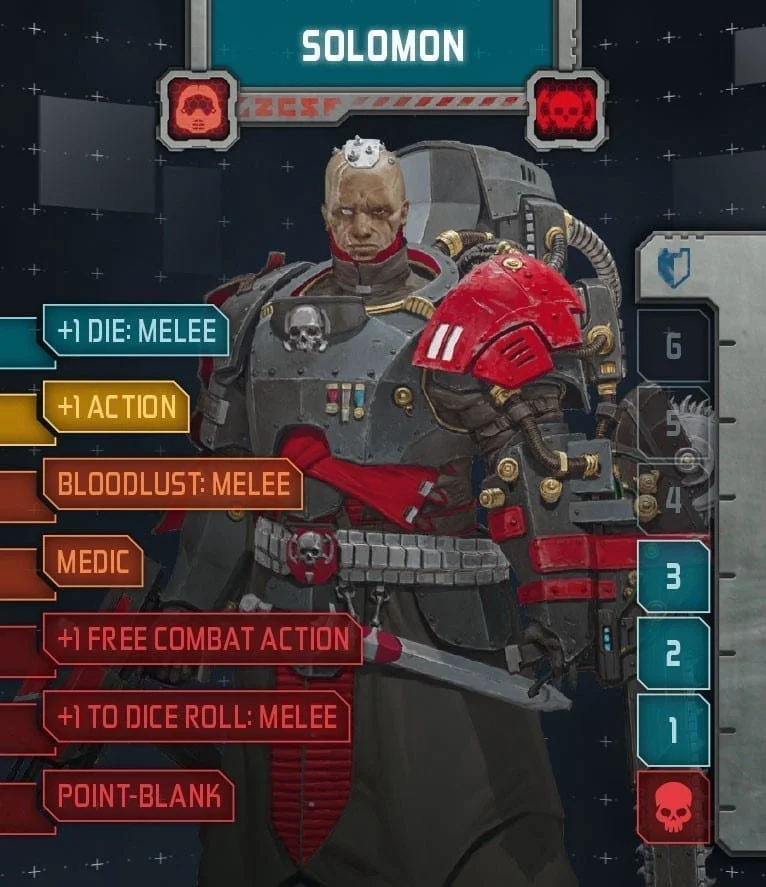Select the Bloodlust: Melee skill tag
The height and width of the screenshot is (887, 766).
coord(173,484)
